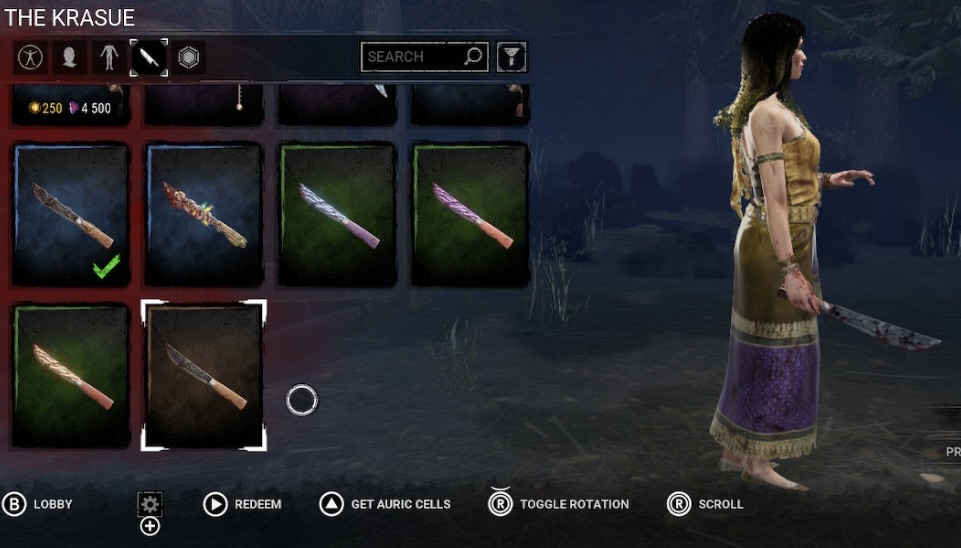This screenshot has height=548, width=961.
Task: Choose the red ornamented blade on blue tile
Action: click(204, 214)
